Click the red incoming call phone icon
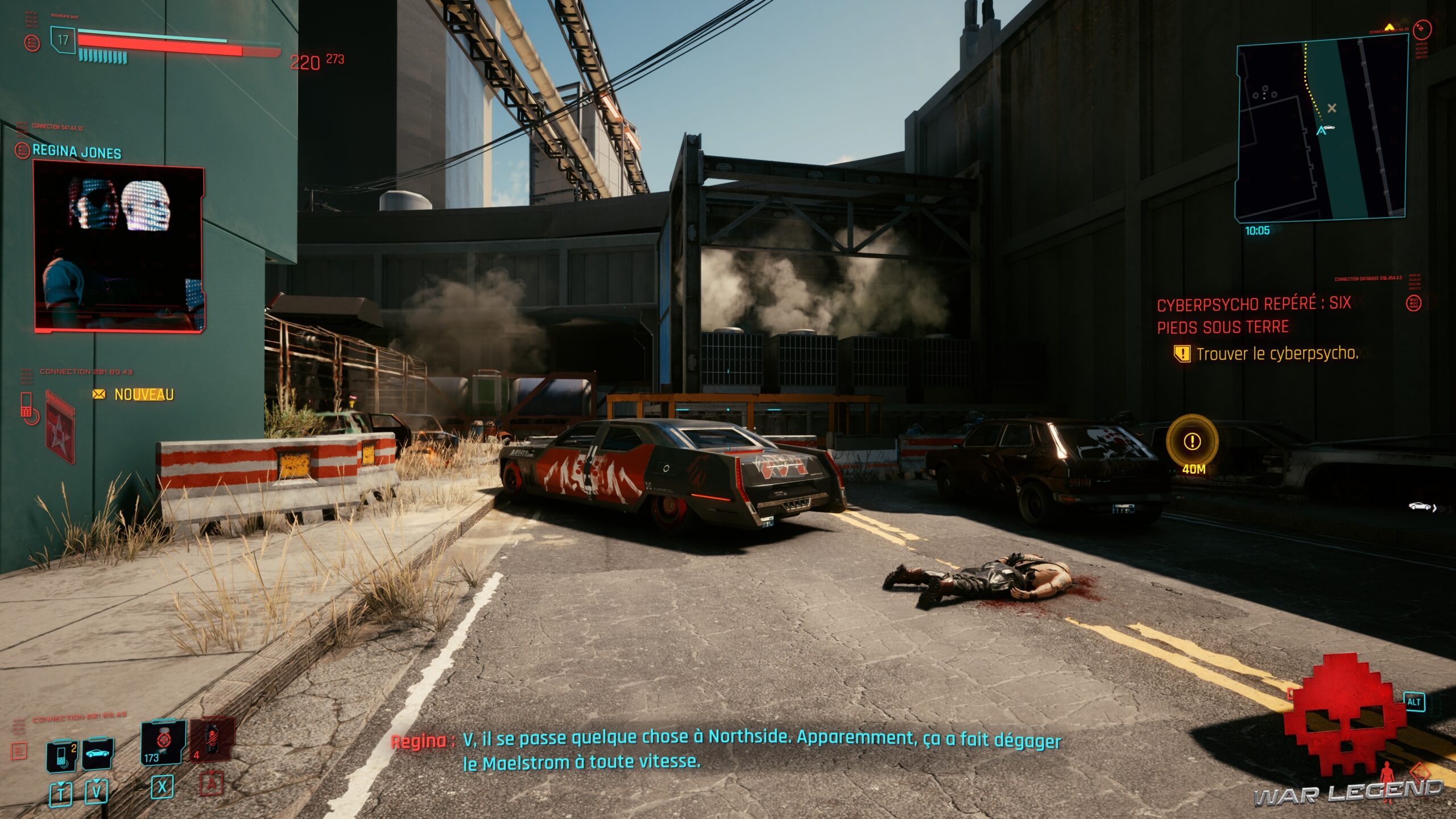The height and width of the screenshot is (819, 1456). (x=28, y=408)
